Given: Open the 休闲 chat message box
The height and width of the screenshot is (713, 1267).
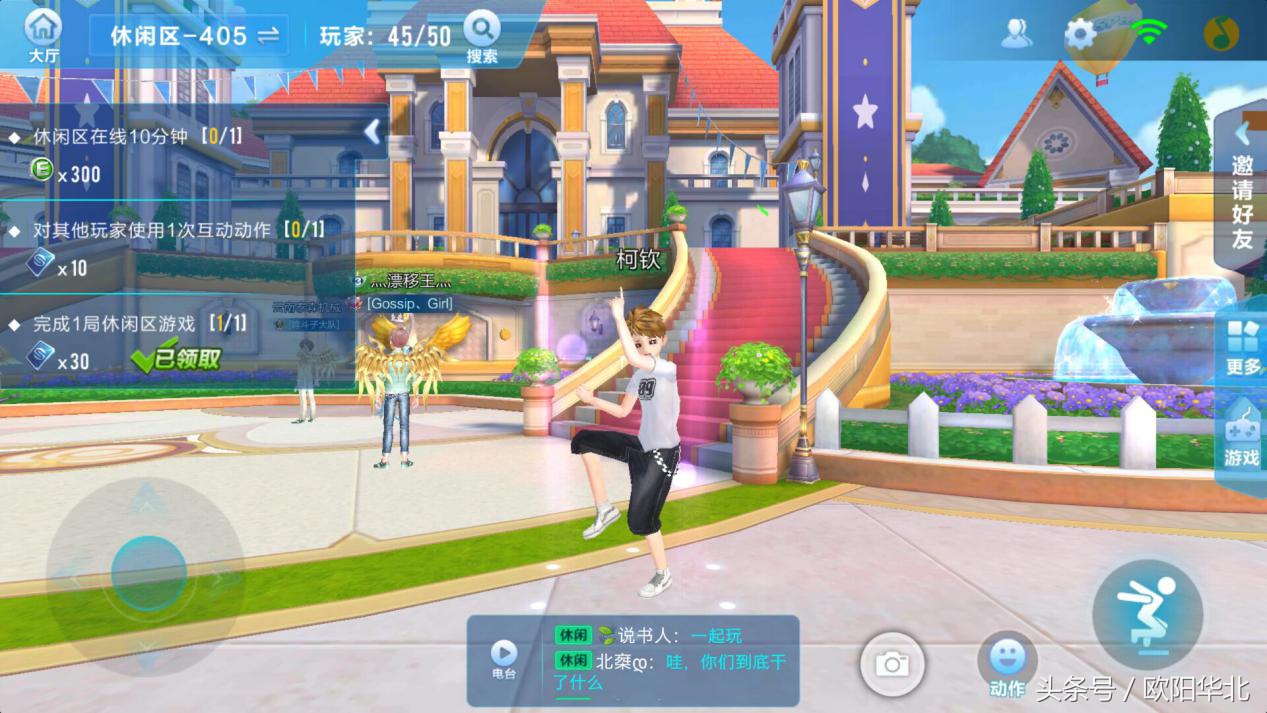Looking at the screenshot, I should [672, 660].
